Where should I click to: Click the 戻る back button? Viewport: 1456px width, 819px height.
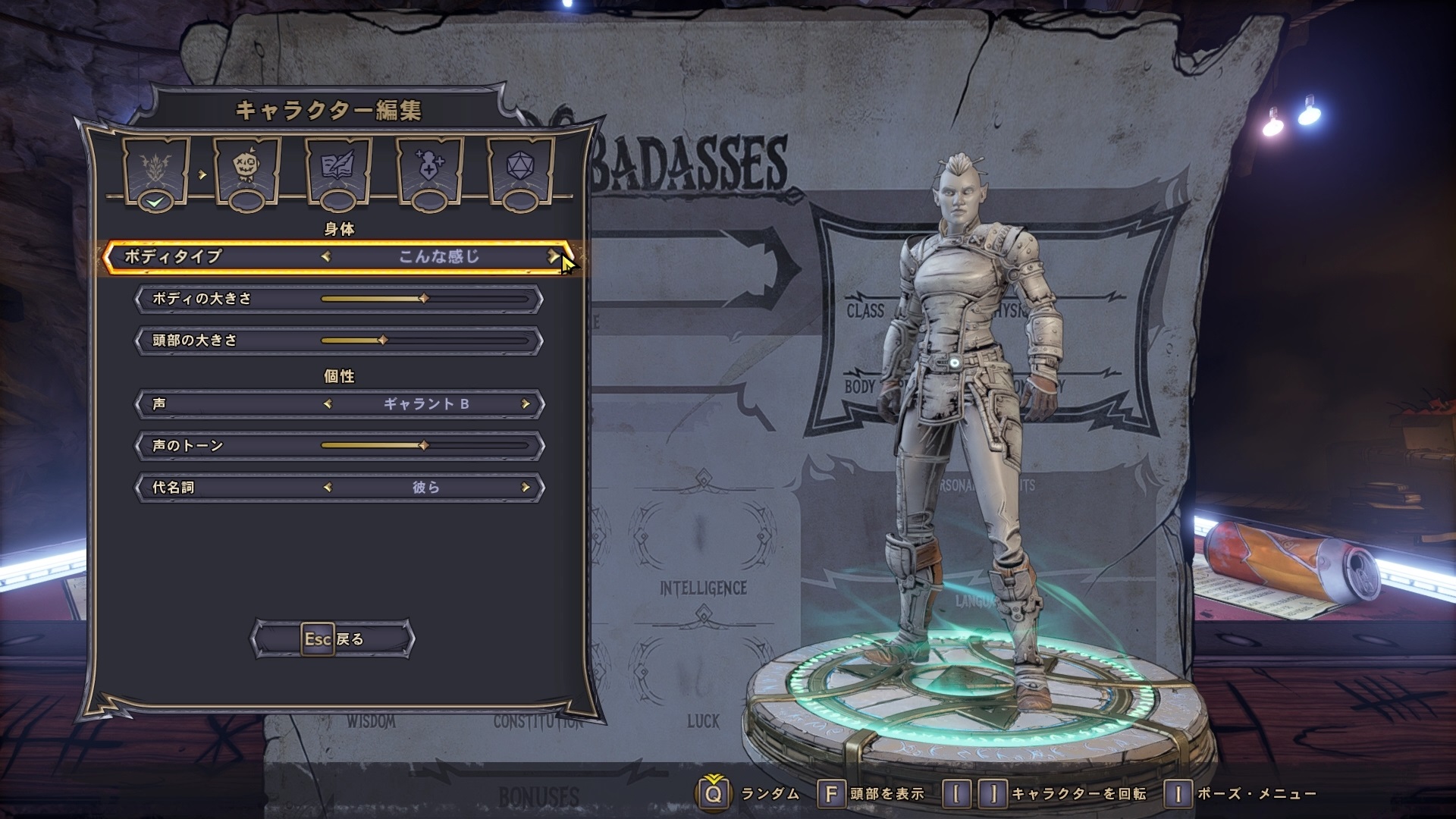coord(333,639)
